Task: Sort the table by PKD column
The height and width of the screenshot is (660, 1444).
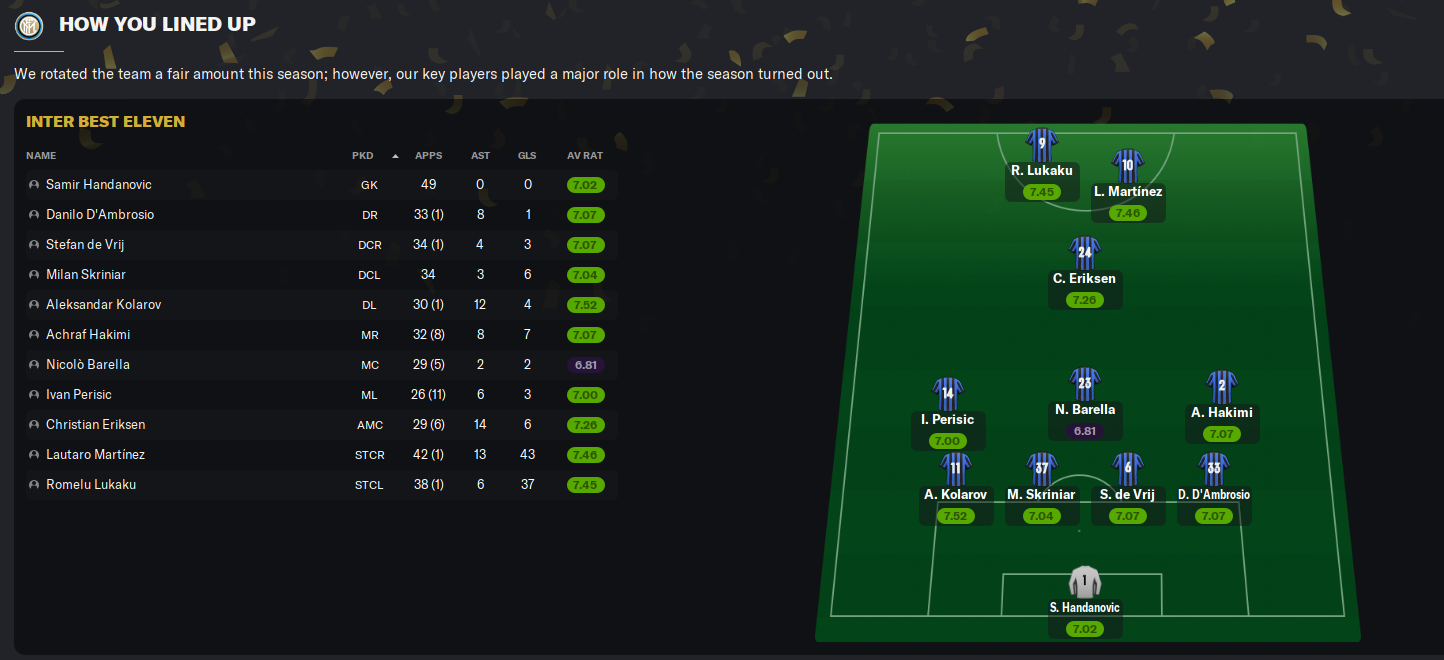Action: (362, 156)
